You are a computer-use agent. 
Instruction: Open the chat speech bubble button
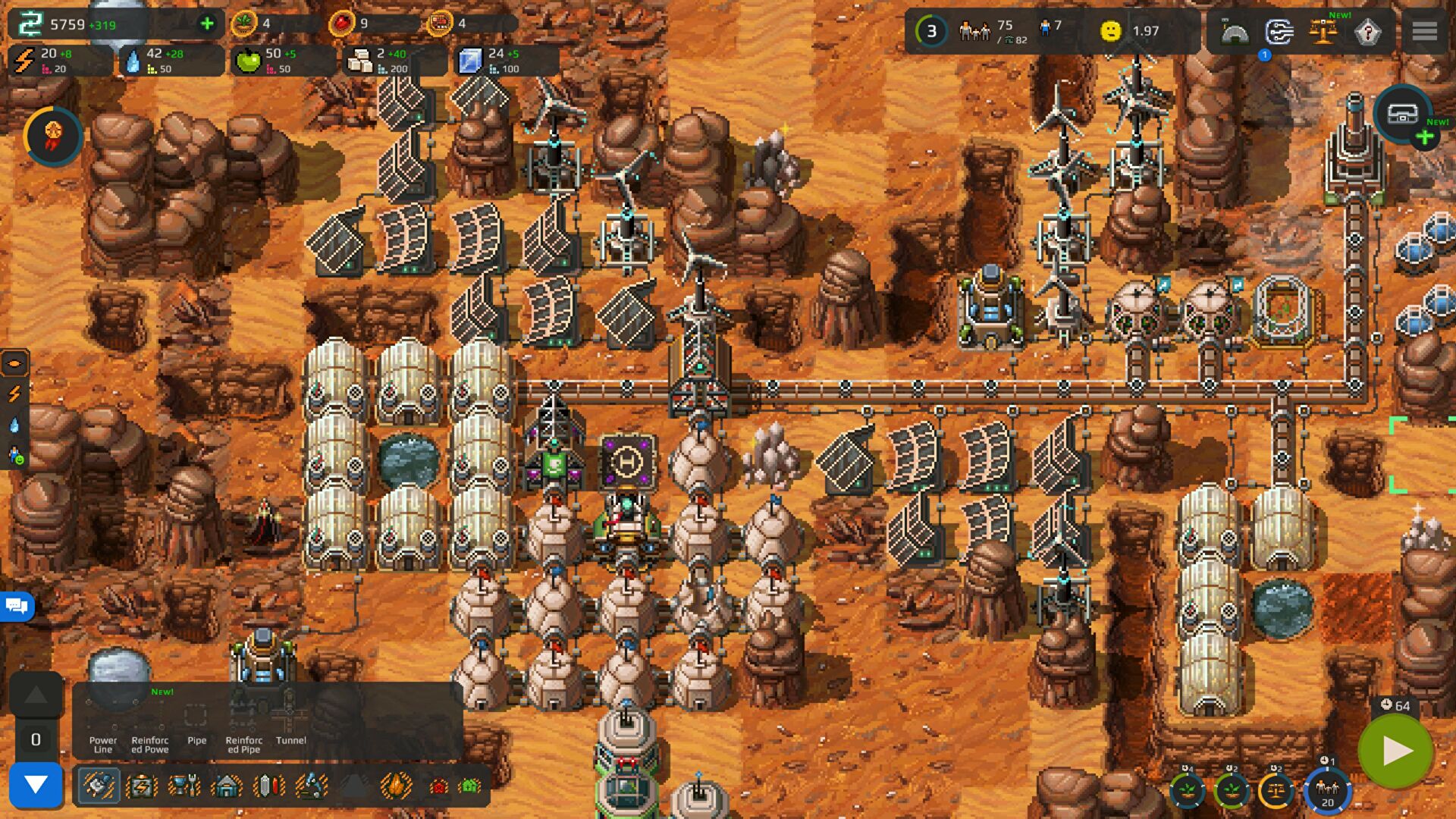(x=17, y=606)
